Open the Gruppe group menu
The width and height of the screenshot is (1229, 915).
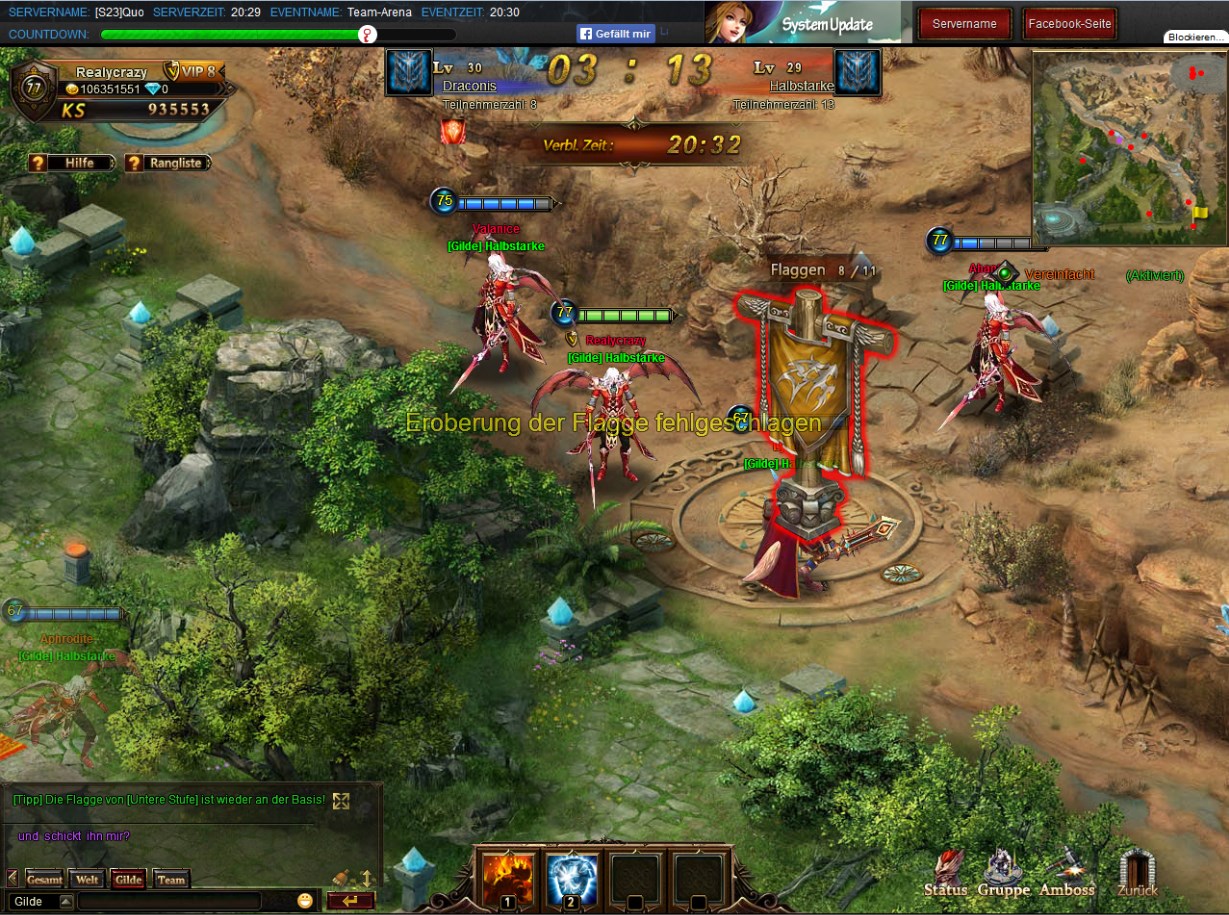point(1003,873)
